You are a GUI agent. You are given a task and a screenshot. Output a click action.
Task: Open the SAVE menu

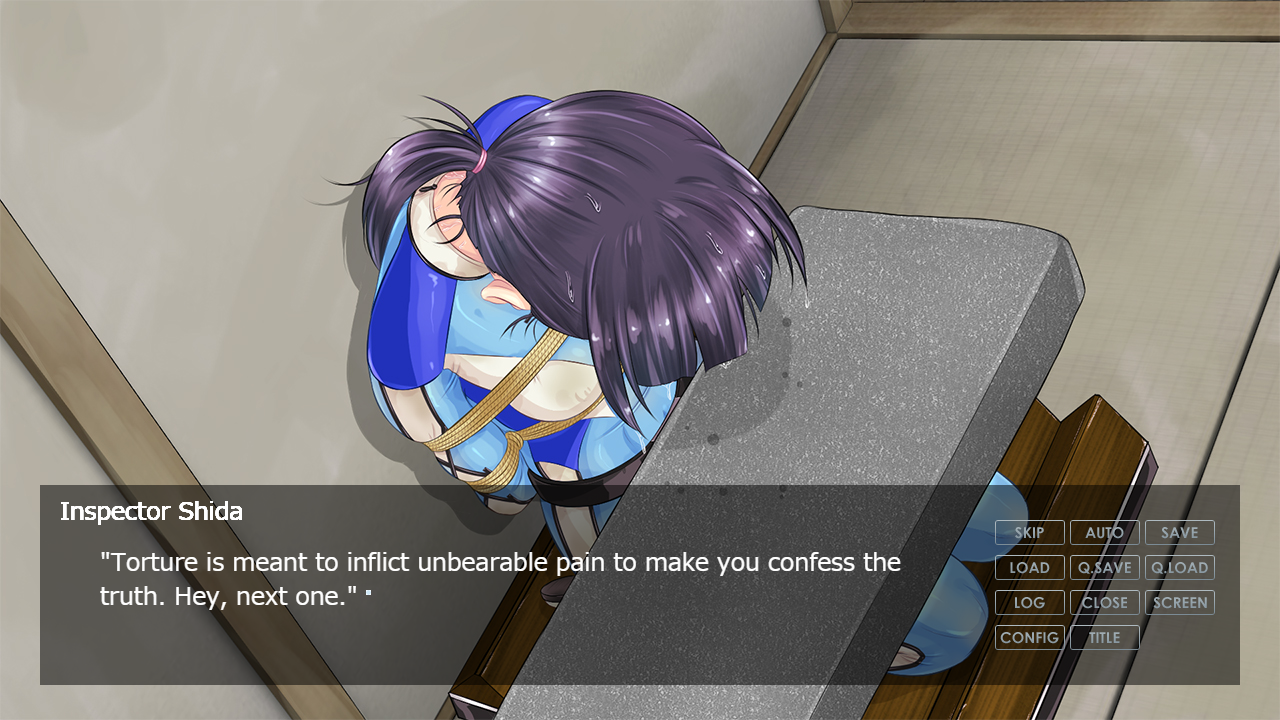click(x=1179, y=533)
